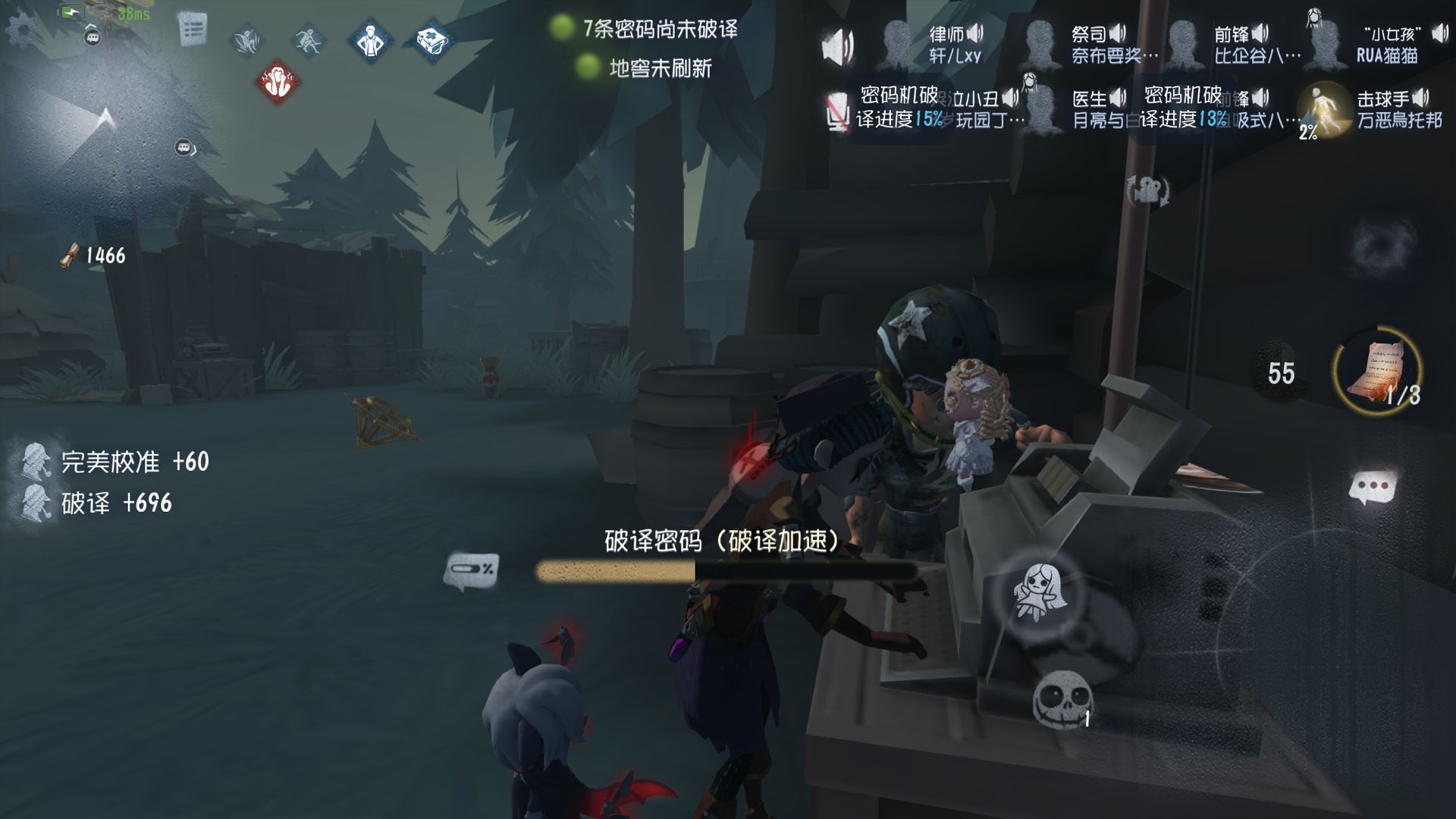Screen dimensions: 1456x819
Task: Click the red frightened-figure status icon
Action: pyautogui.click(x=278, y=82)
